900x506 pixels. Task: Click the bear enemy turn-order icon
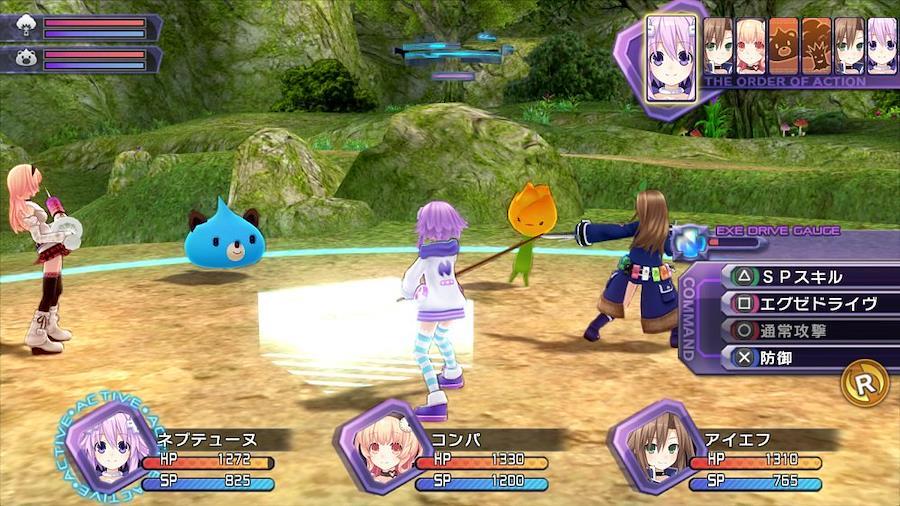point(783,46)
